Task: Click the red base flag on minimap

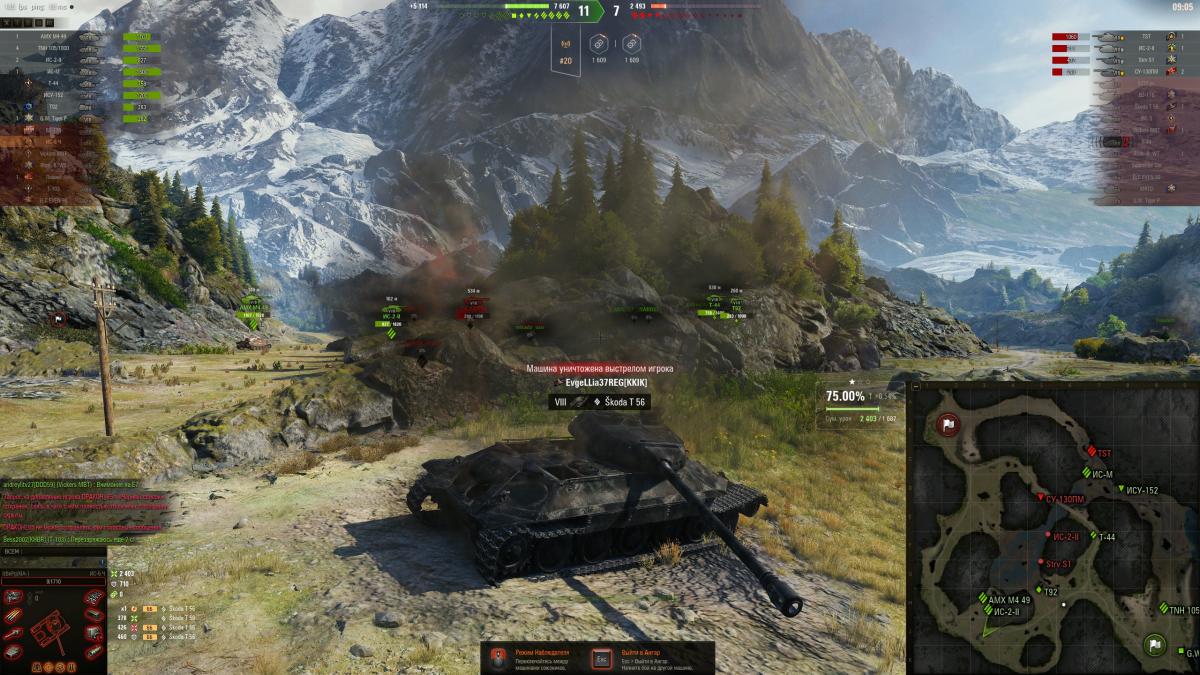Action: pyautogui.click(x=944, y=425)
